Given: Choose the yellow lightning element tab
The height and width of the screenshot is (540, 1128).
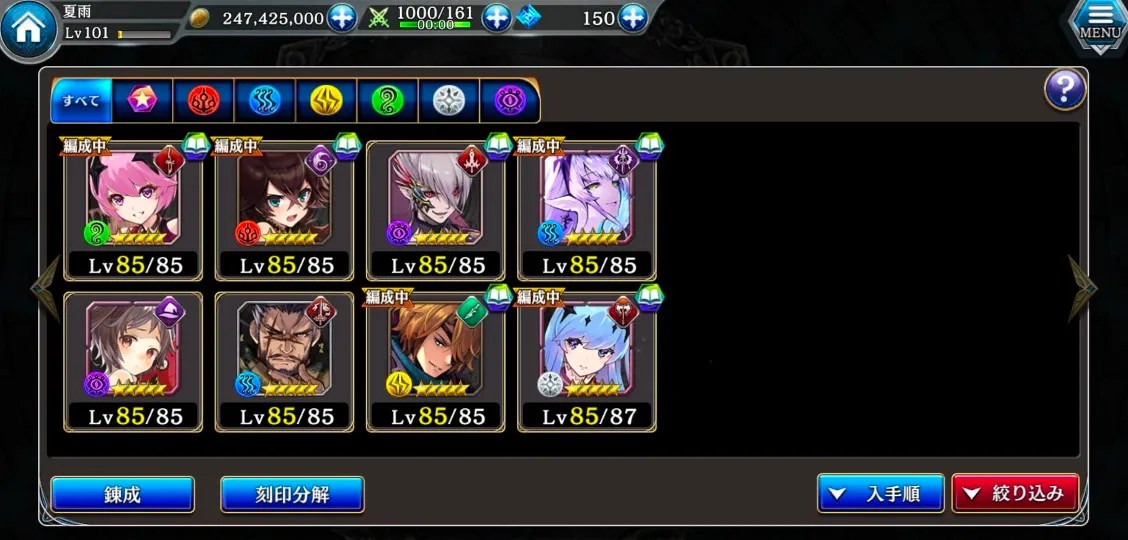Looking at the screenshot, I should pyautogui.click(x=326, y=100).
